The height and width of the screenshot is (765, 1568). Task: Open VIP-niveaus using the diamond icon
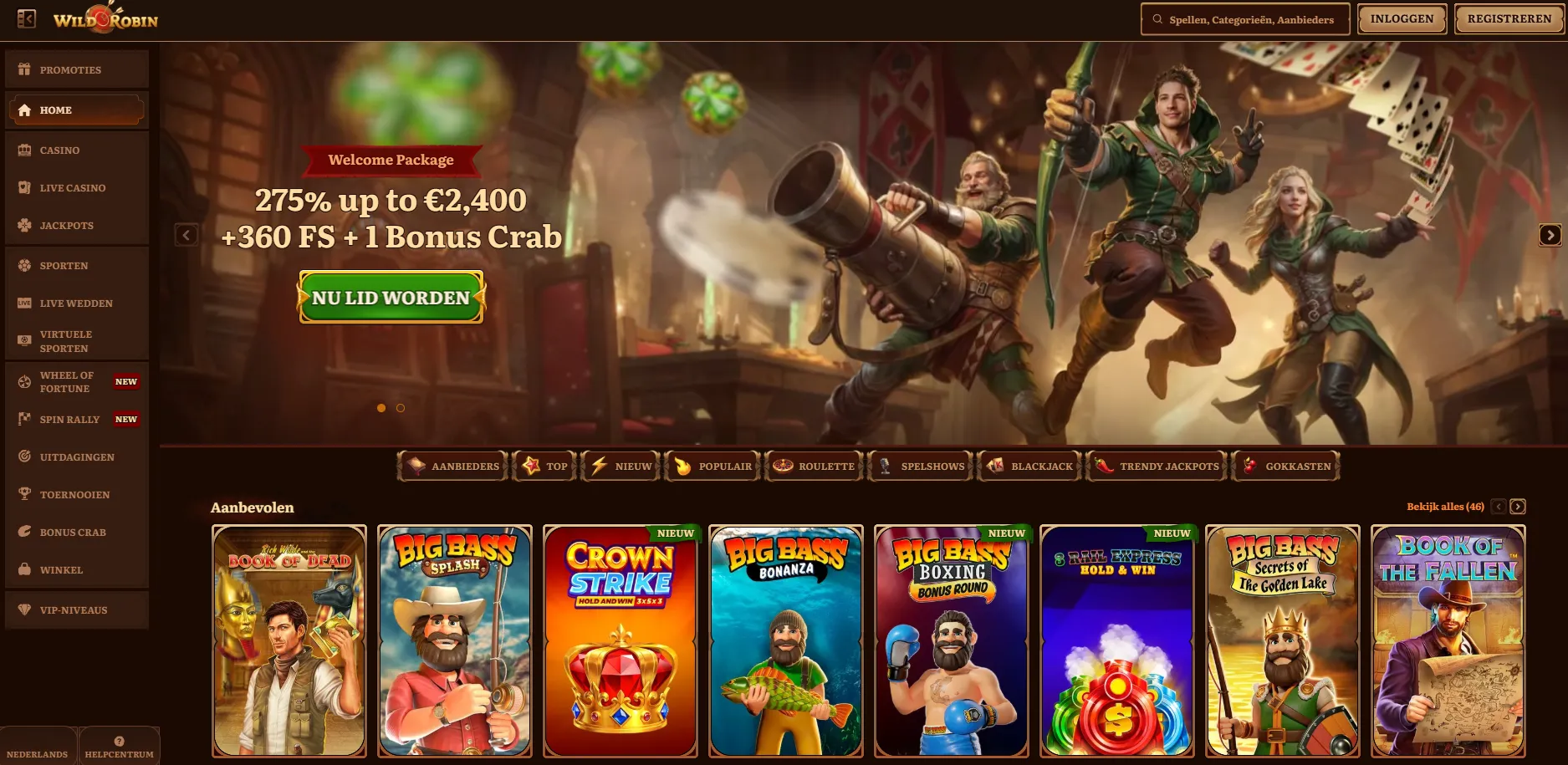[x=23, y=609]
